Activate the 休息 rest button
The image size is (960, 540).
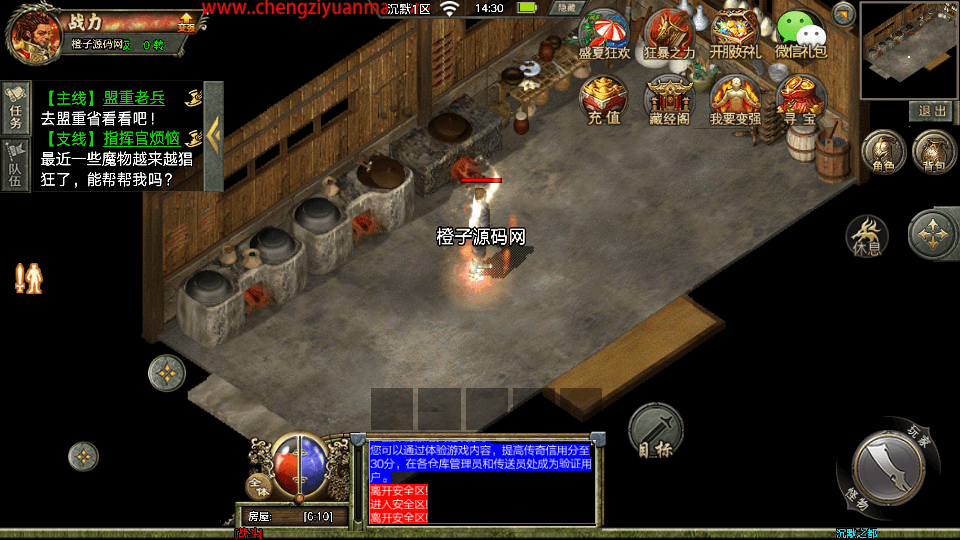tap(866, 236)
